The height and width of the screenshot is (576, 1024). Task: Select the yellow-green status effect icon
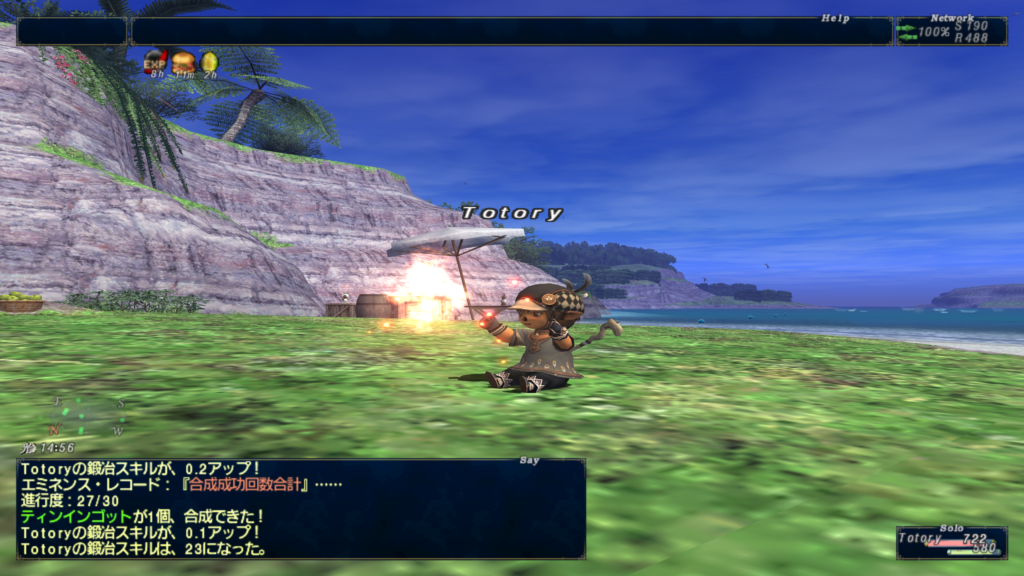coord(209,62)
